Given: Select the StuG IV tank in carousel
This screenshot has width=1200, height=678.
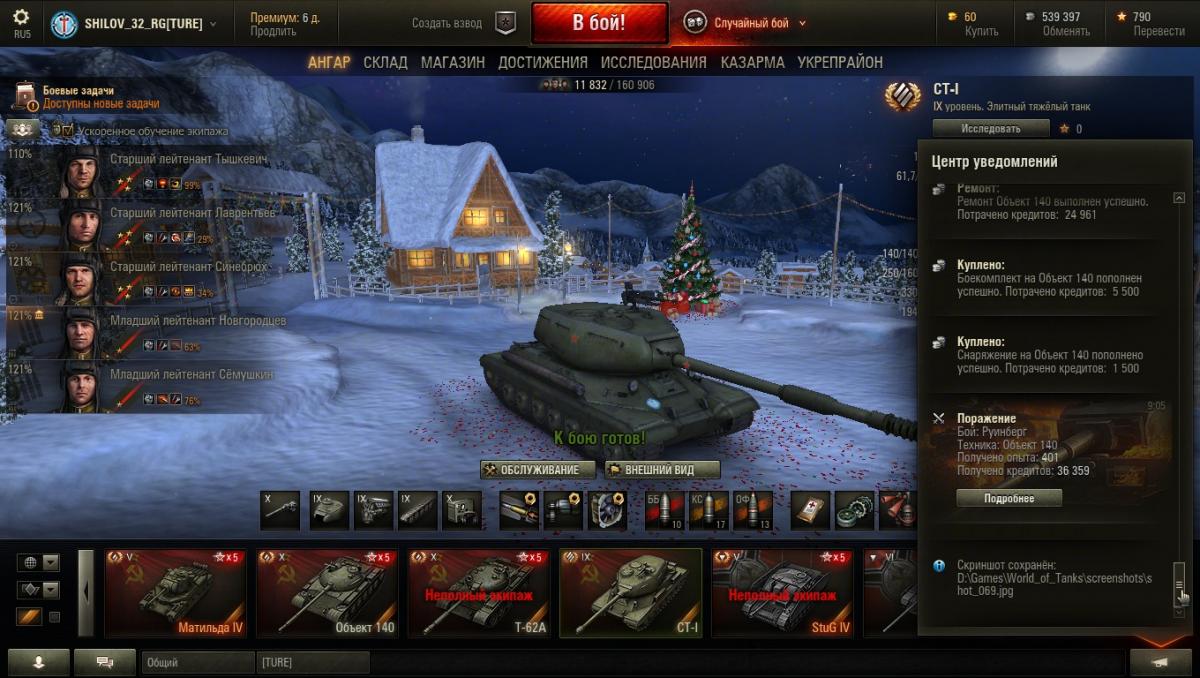Looking at the screenshot, I should pos(781,592).
